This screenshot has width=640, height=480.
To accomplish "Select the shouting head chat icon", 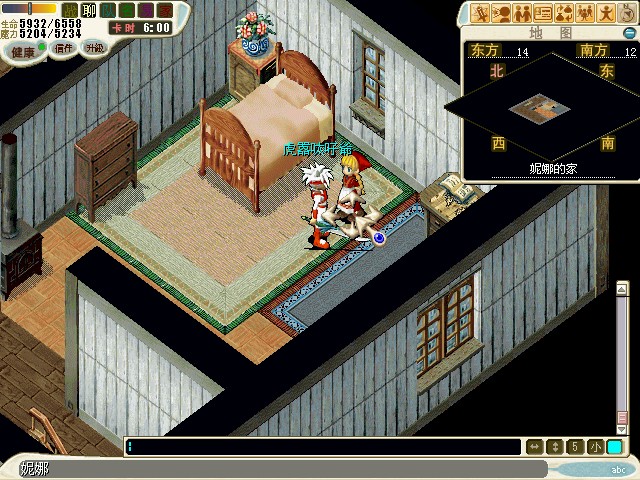I will [501, 13].
